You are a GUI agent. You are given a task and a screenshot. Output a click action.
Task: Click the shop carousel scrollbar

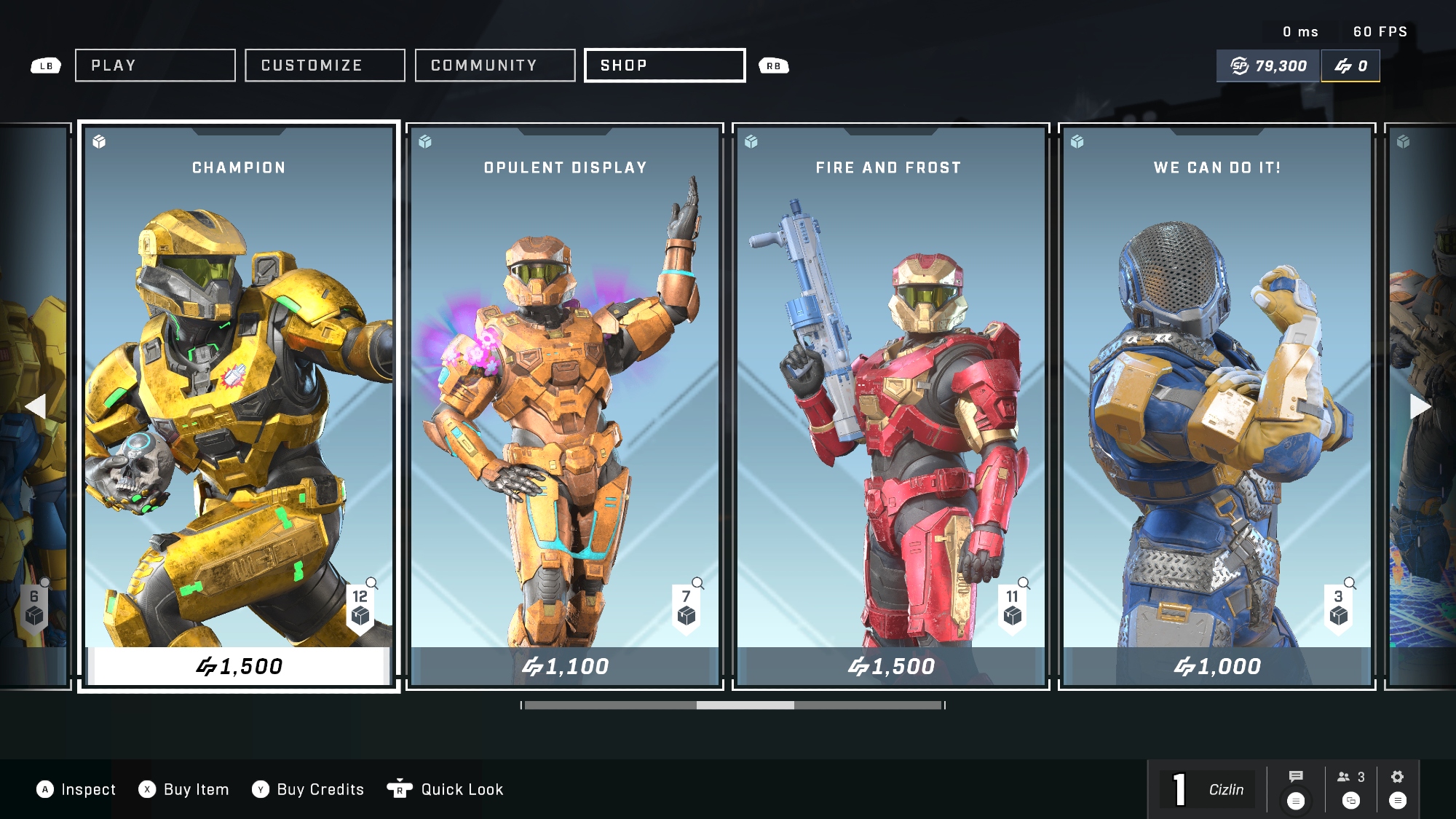coord(733,705)
